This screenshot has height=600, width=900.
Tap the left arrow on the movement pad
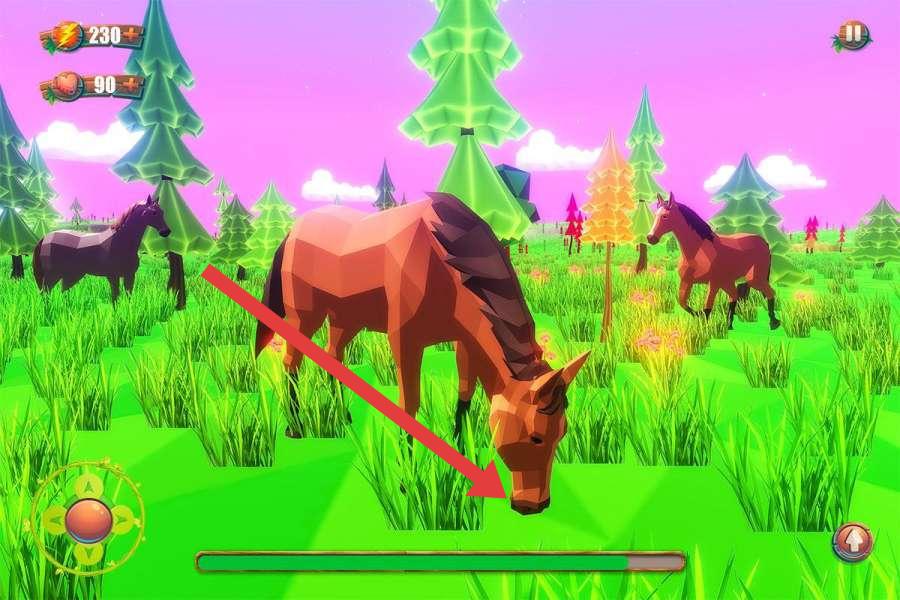54,520
